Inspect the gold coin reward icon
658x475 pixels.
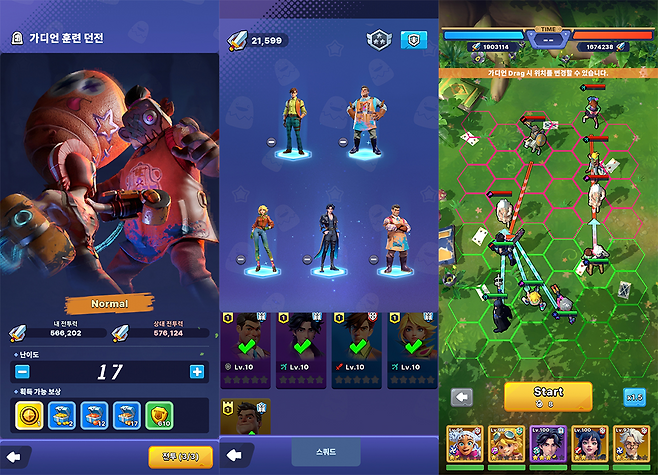click(x=28, y=414)
